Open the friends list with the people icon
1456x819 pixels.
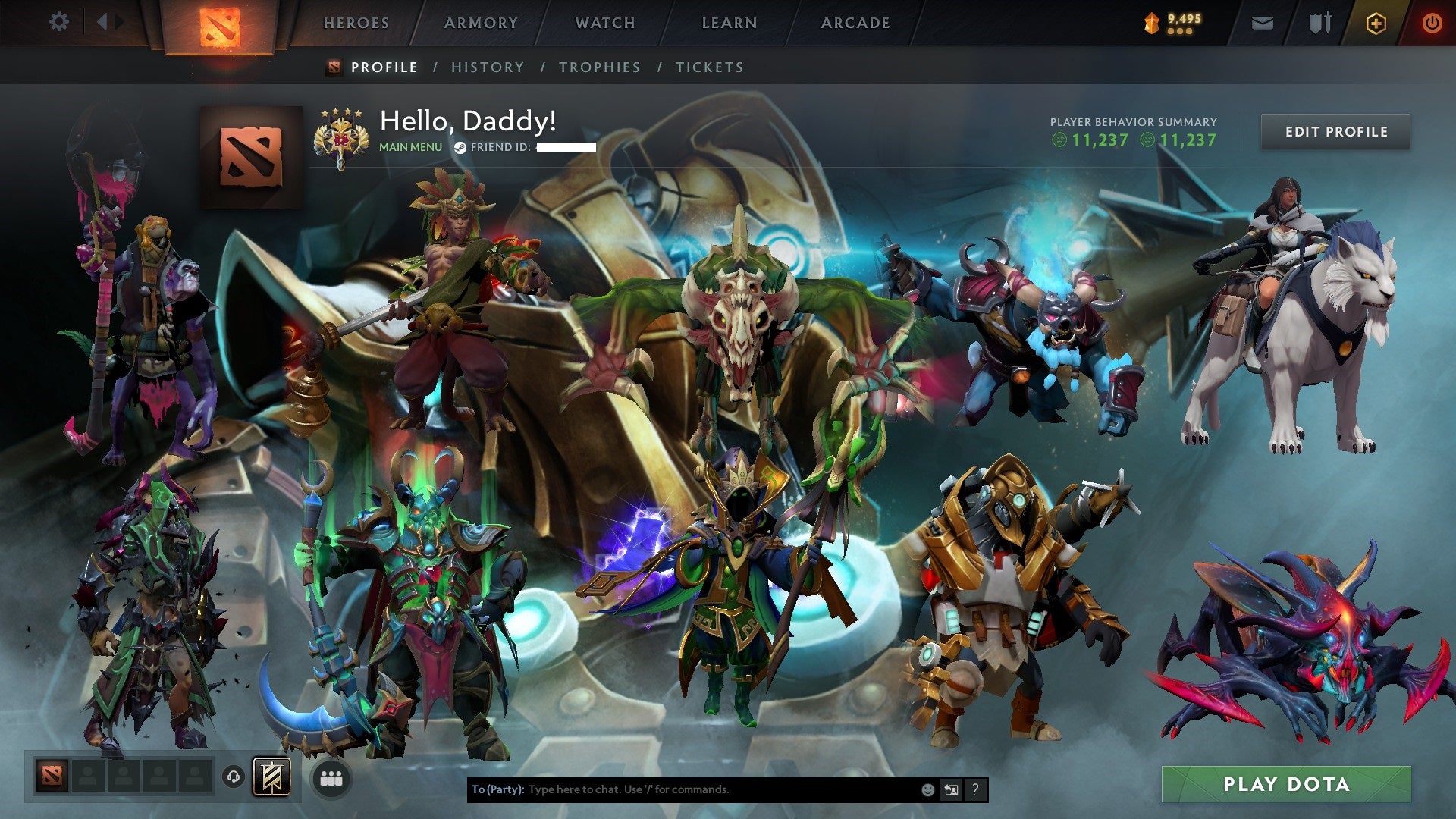[329, 778]
